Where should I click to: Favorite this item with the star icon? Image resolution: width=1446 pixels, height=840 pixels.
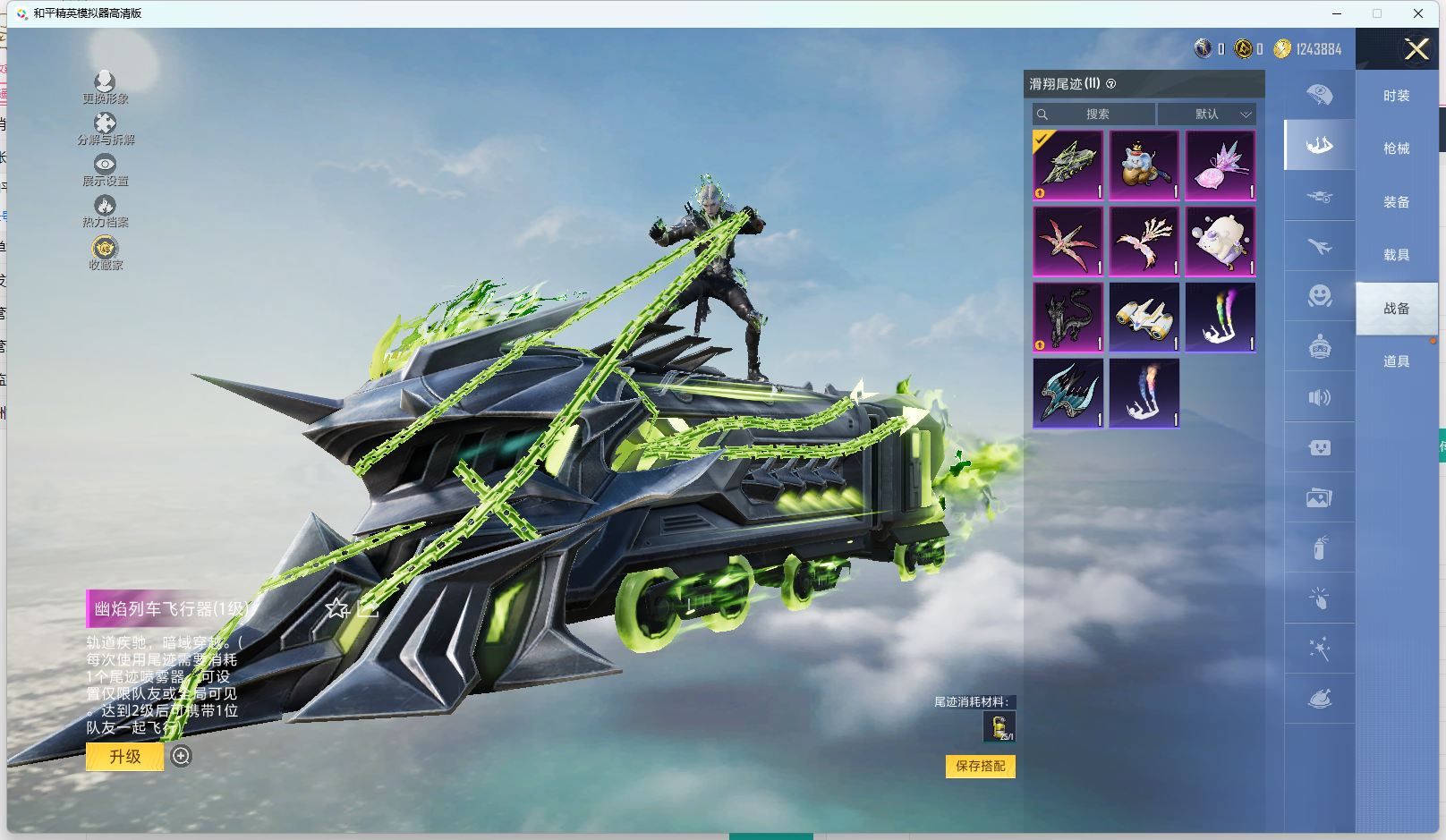coord(336,609)
